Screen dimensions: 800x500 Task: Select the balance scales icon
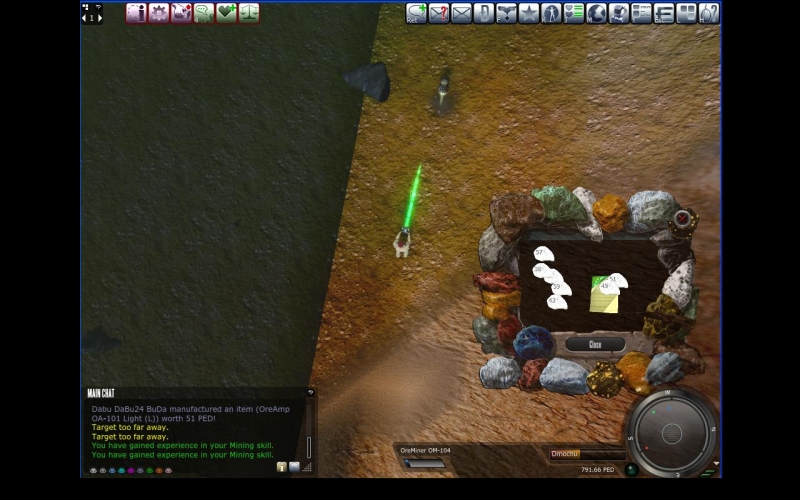[x=248, y=13]
